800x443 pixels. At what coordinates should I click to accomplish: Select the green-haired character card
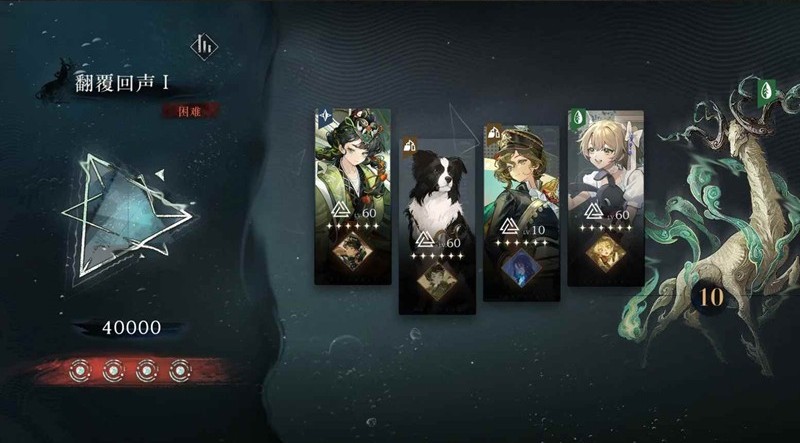352,170
